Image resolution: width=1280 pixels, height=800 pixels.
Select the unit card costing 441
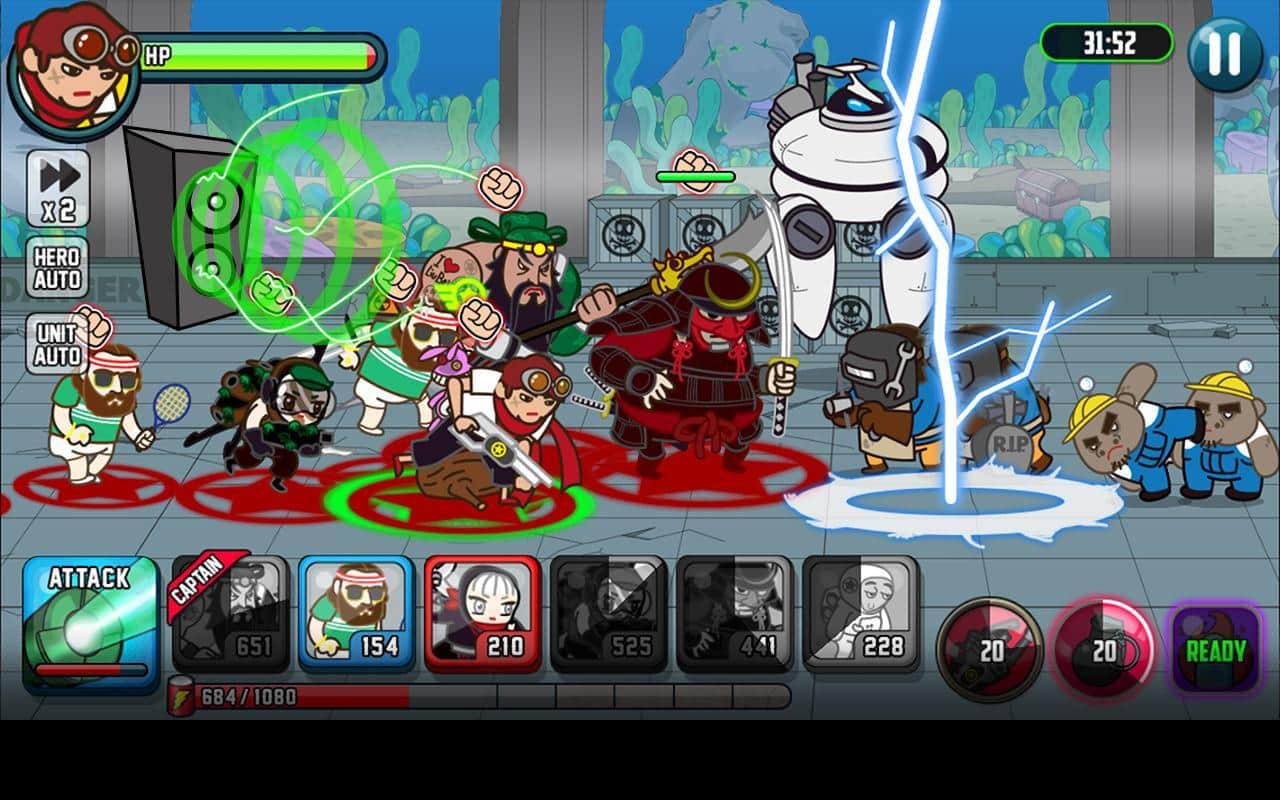734,614
